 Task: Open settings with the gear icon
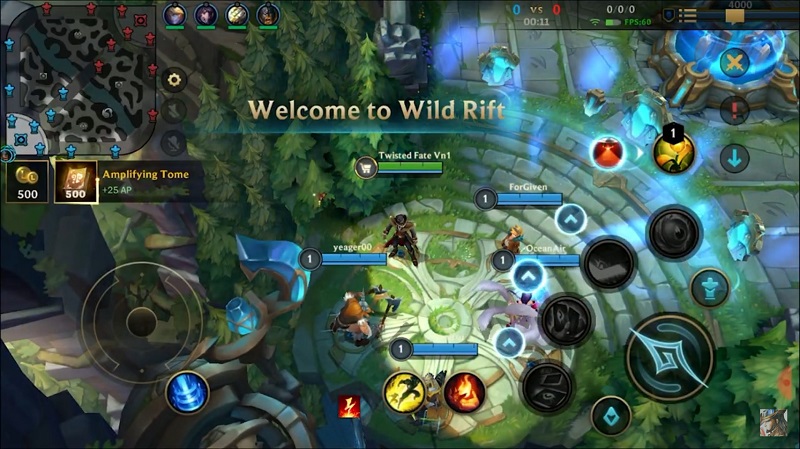tap(174, 80)
